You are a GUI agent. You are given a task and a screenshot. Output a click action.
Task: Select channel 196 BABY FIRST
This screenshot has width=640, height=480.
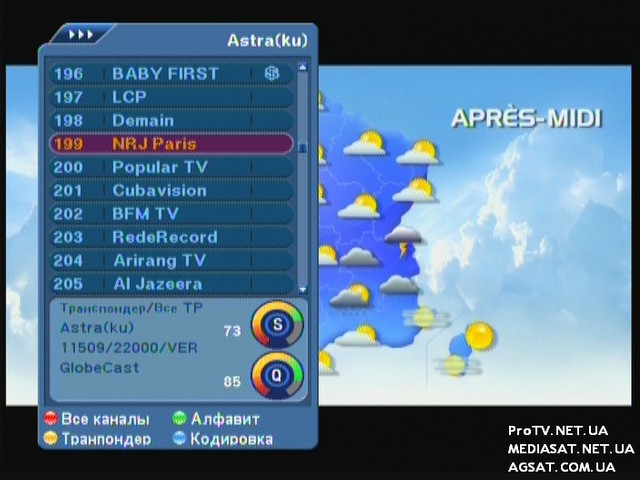(x=170, y=74)
